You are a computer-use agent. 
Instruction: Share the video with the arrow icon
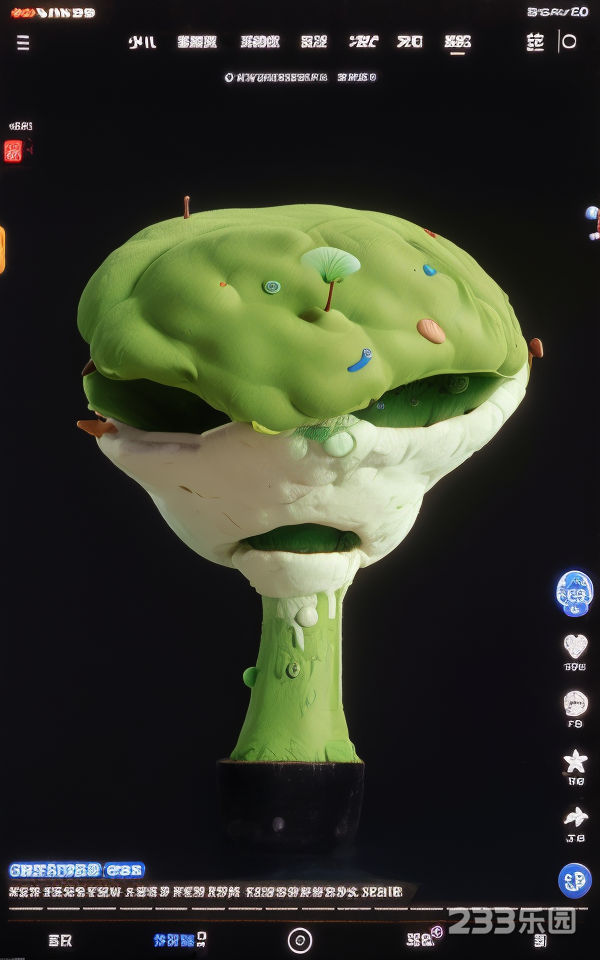575,818
